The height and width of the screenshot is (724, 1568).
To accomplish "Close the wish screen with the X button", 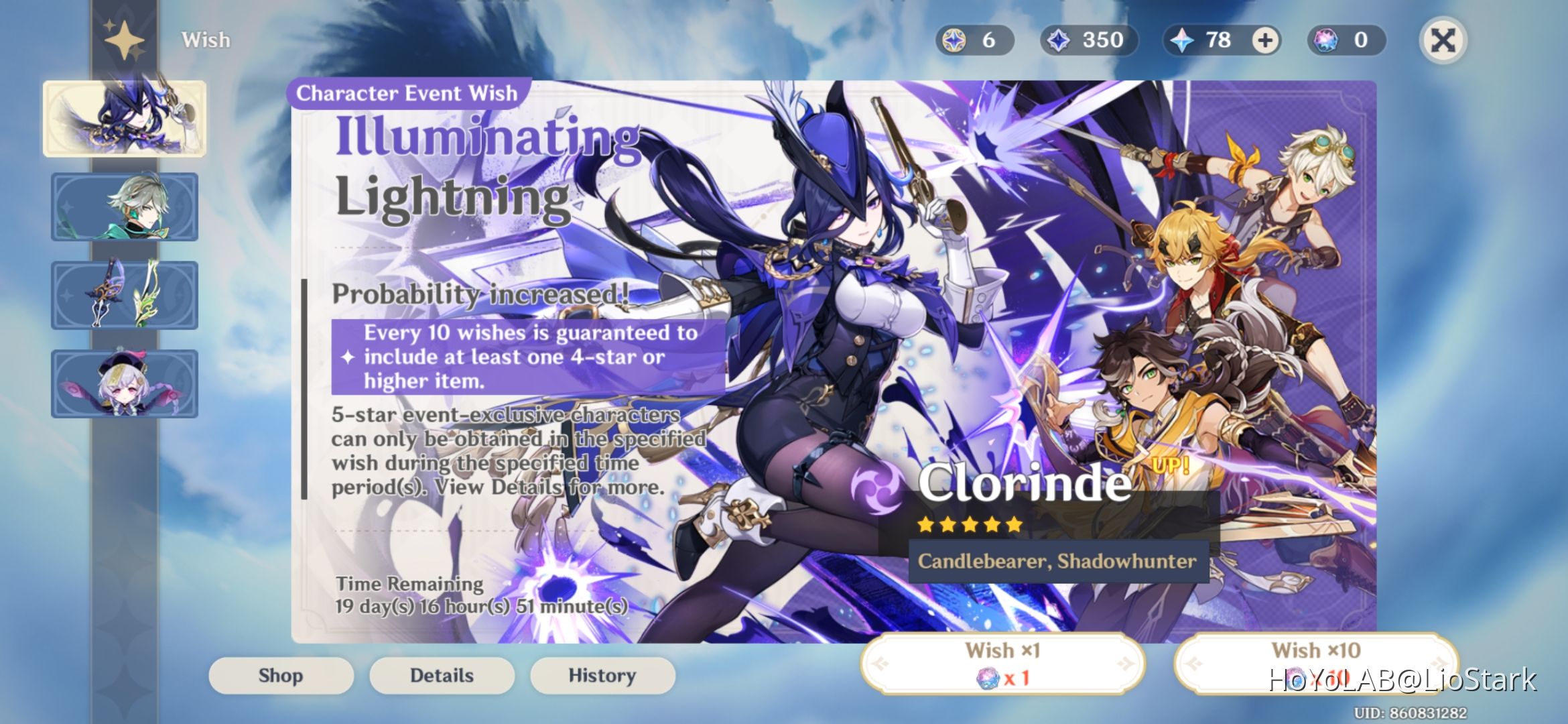I will point(1443,40).
